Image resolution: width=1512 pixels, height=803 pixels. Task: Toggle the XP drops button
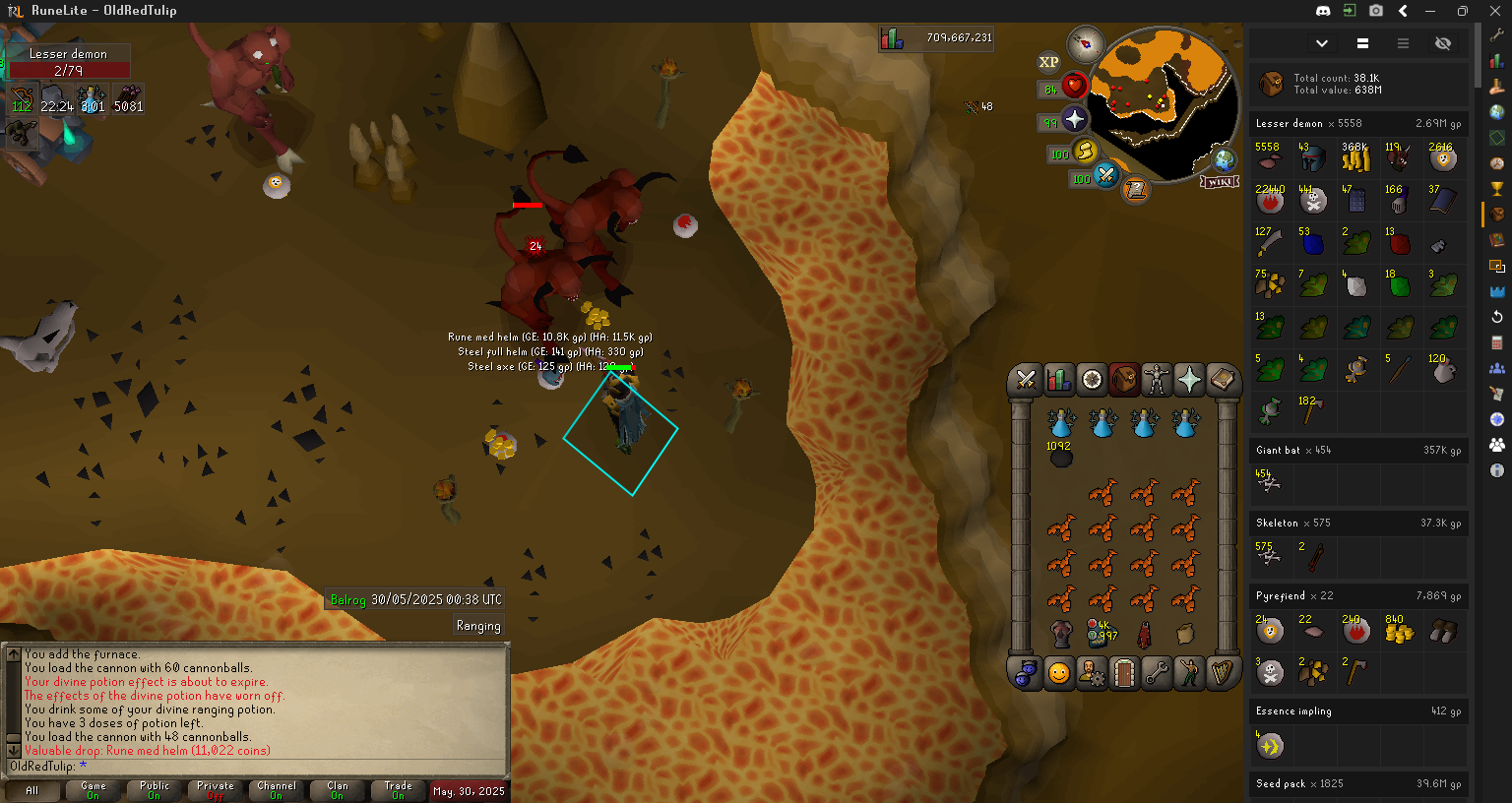click(x=1048, y=62)
